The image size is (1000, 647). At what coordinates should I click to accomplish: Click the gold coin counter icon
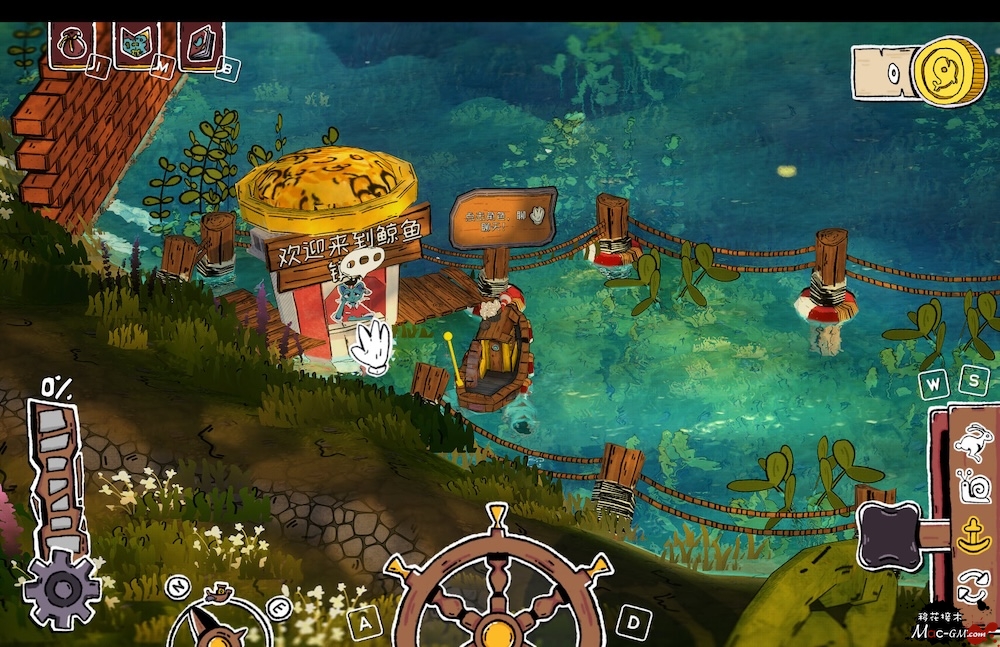click(948, 70)
